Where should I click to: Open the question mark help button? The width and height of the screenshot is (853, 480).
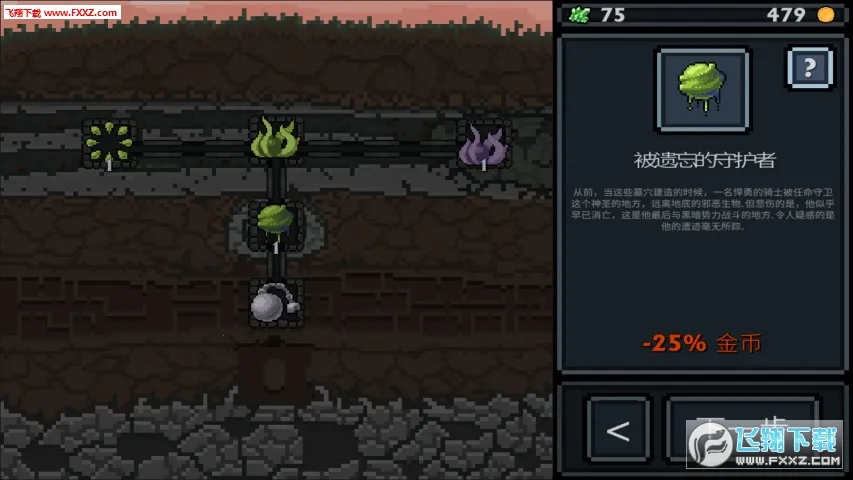pos(809,69)
